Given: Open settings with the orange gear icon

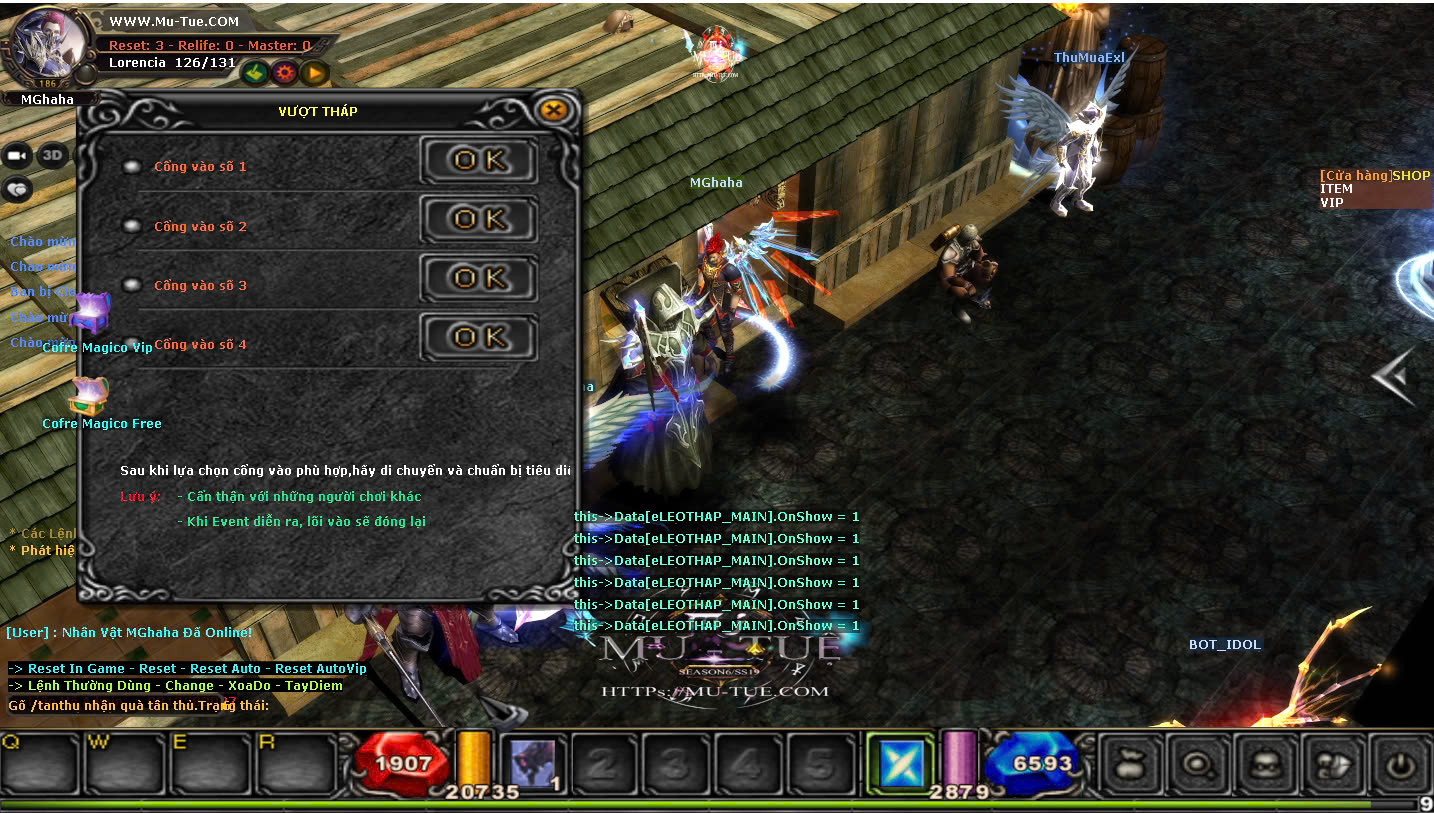Looking at the screenshot, I should 285,73.
